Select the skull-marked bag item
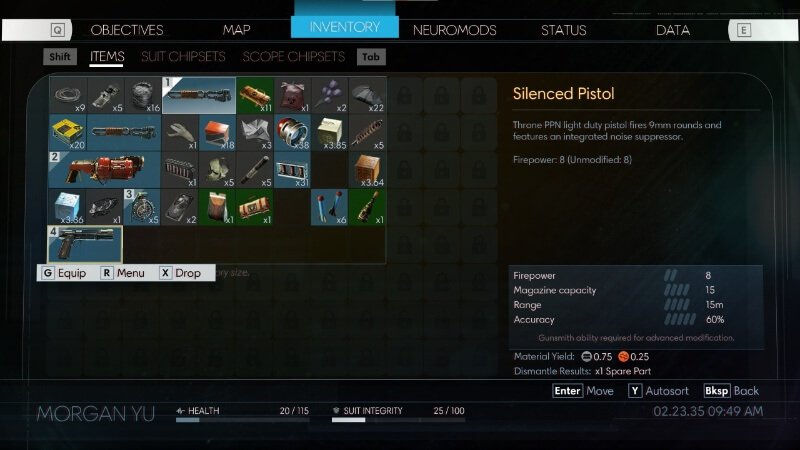Screen dimensions: 800x450 [292, 96]
